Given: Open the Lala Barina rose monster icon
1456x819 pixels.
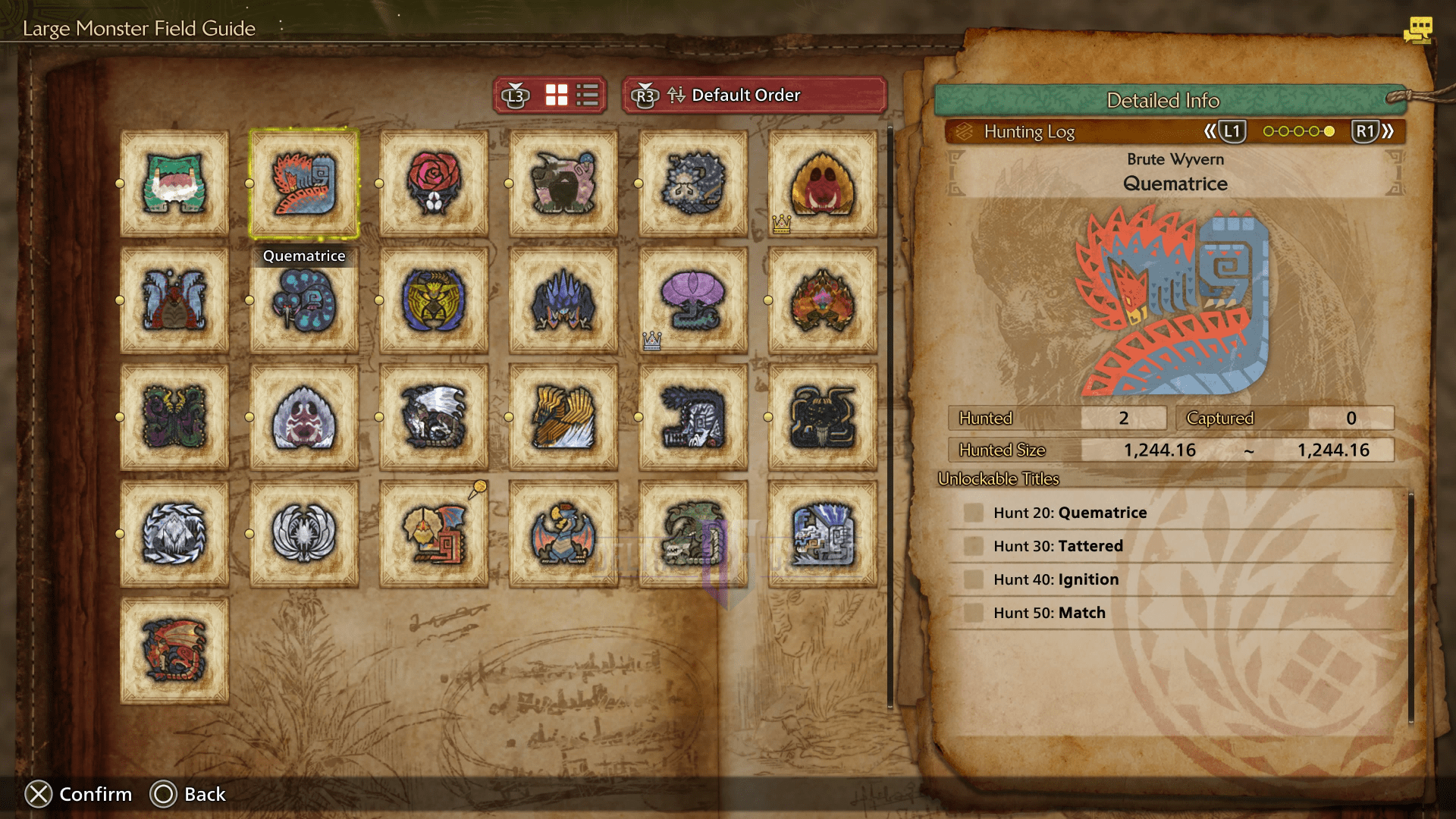Looking at the screenshot, I should (x=432, y=182).
